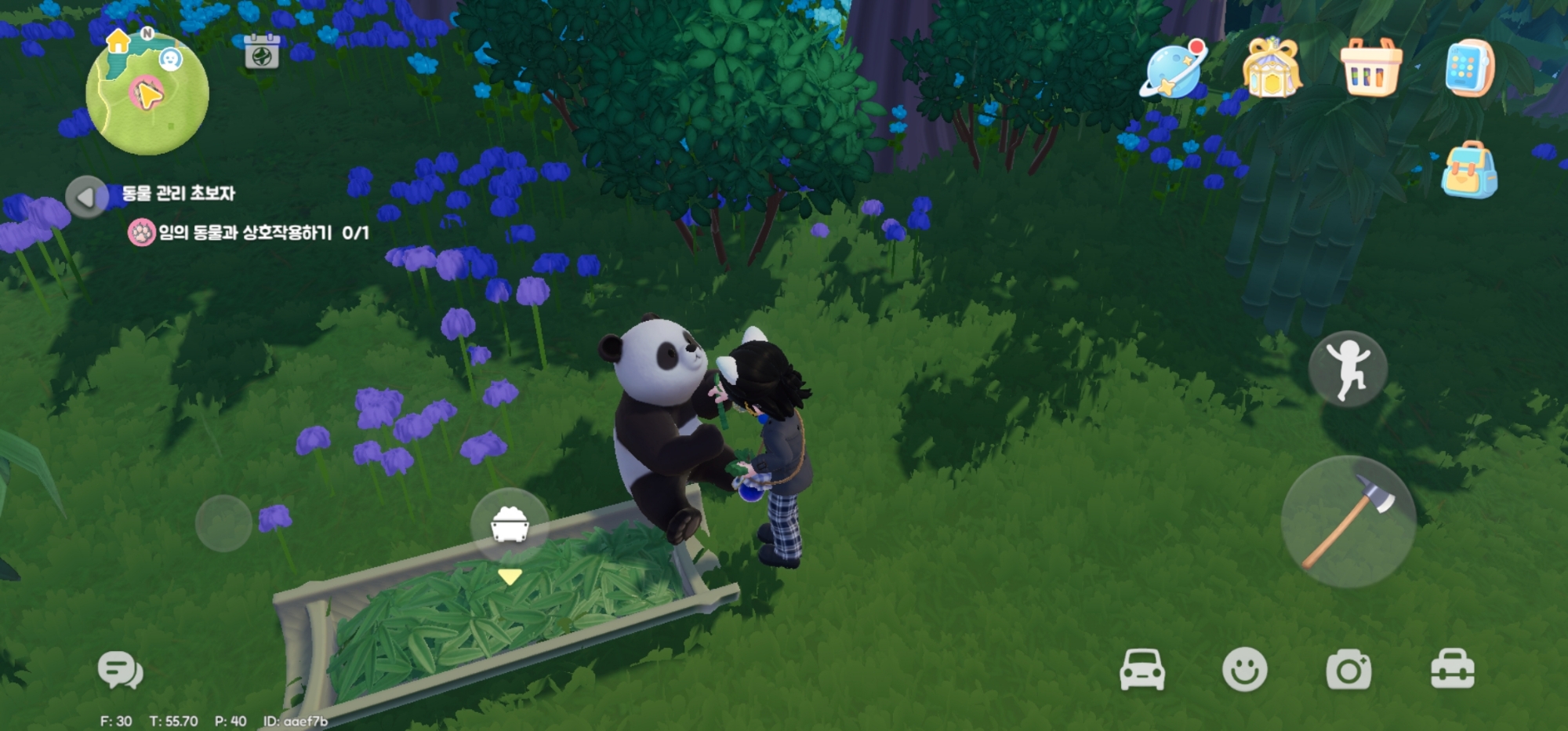Use the axe tool button
This screenshot has width=1568, height=731.
1348,522
